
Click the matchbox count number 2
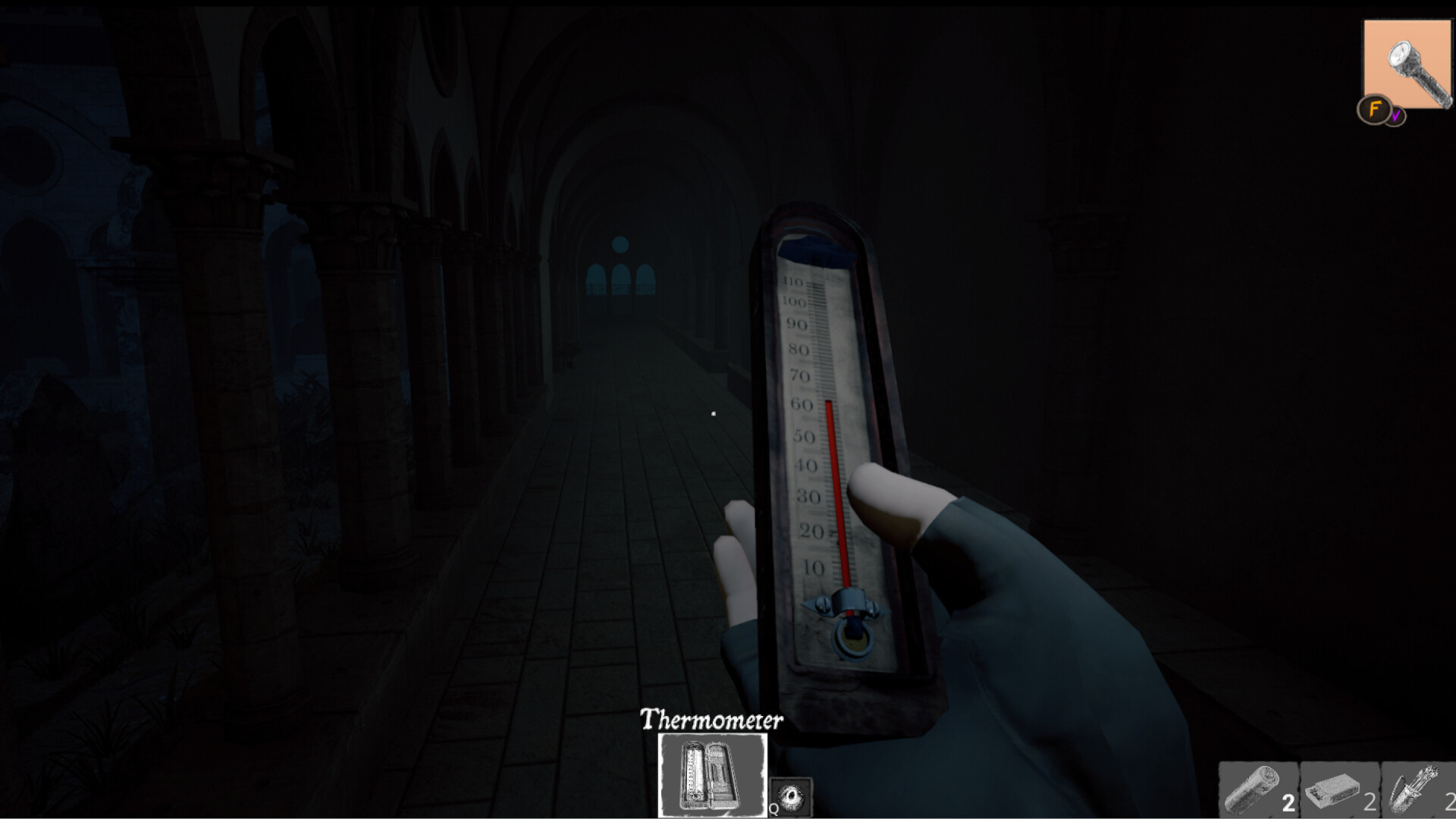1371,800
